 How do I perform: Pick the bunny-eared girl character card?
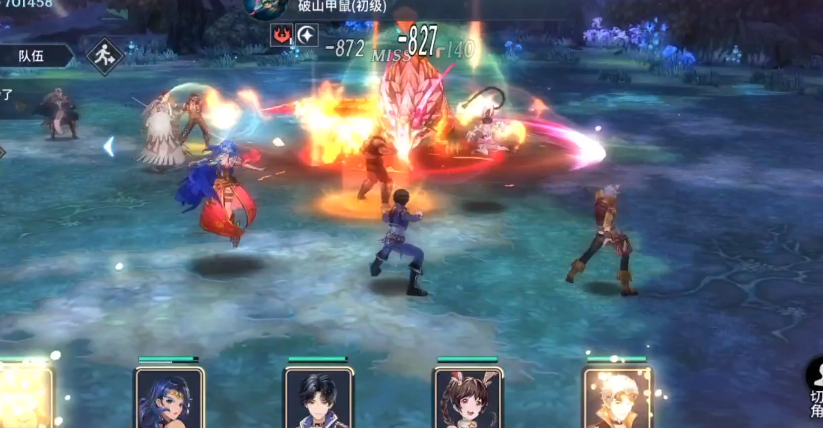click(467, 398)
